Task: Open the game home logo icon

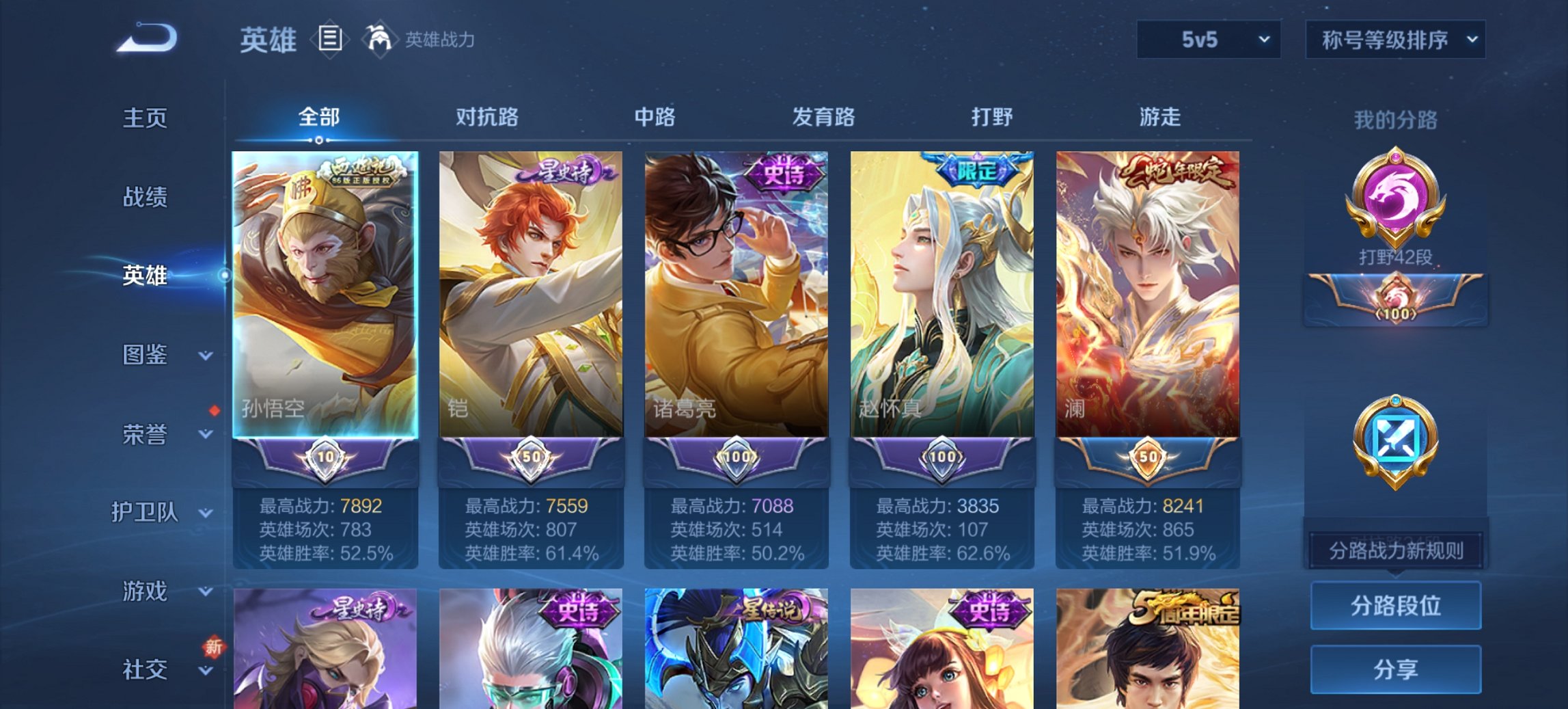Action: coord(147,38)
